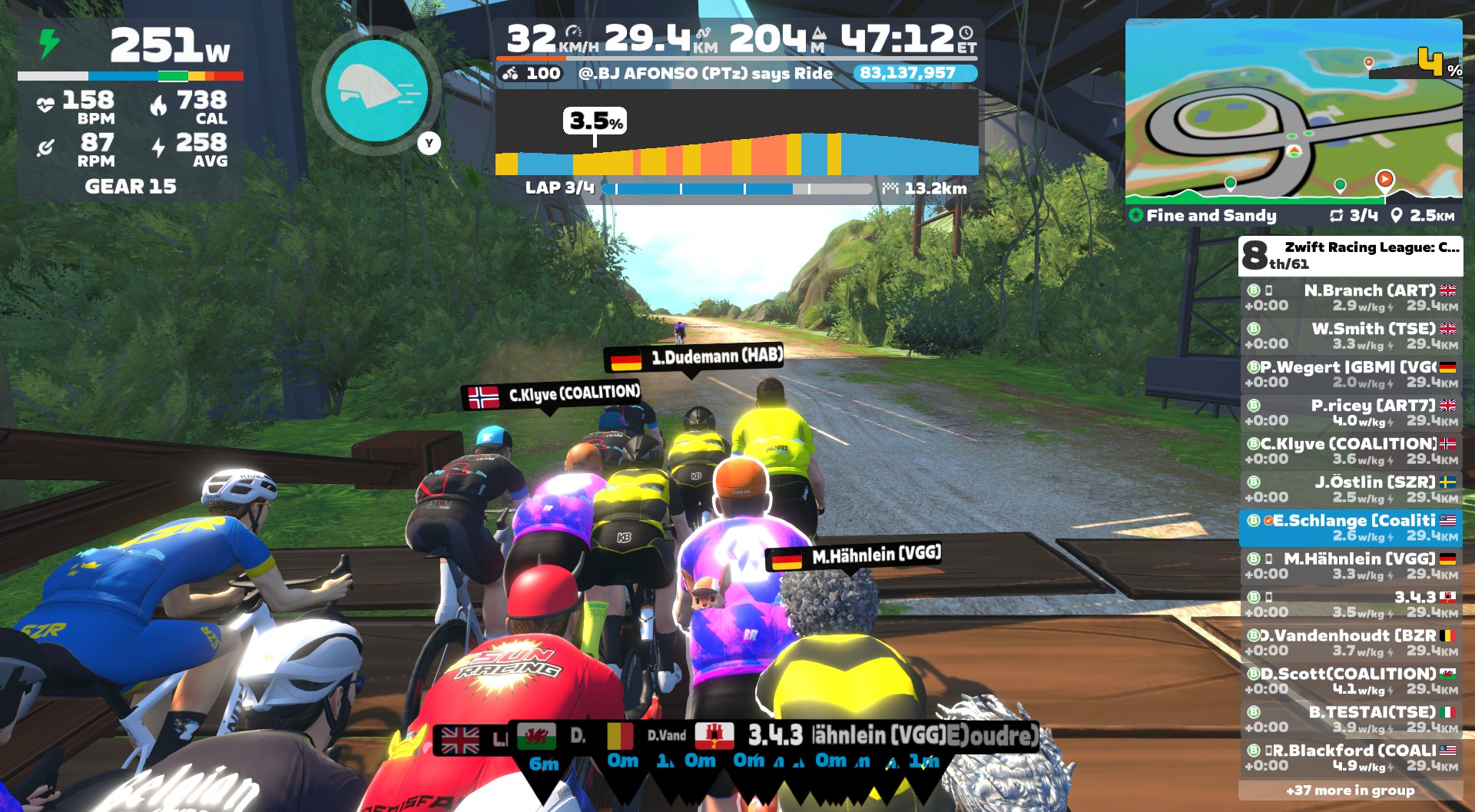The image size is (1475, 812).
Task: Expand the +37 more in group row
Action: pyautogui.click(x=1350, y=790)
